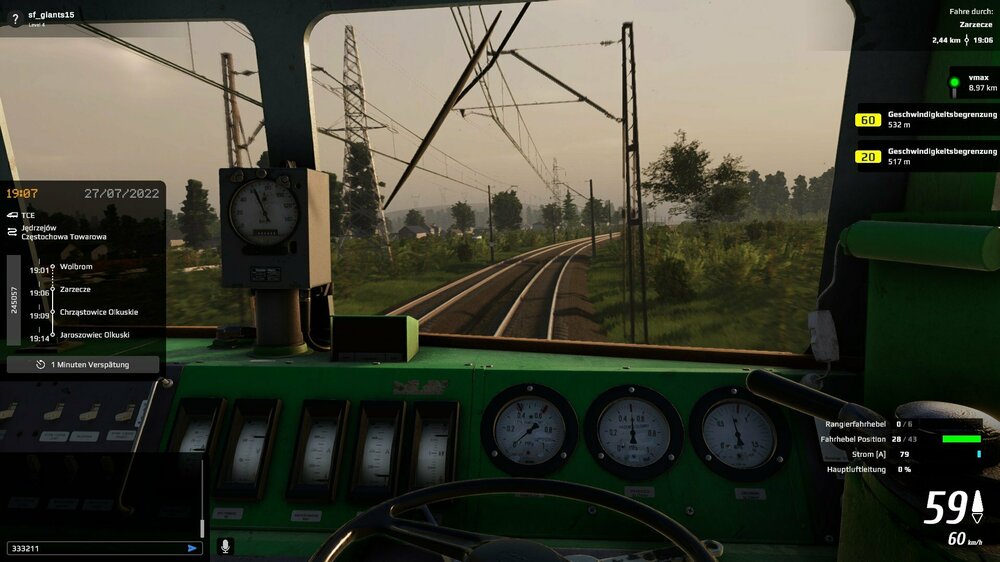Select the Wolbrom timetable stop
Screen dimensions: 1000x562
(76, 267)
